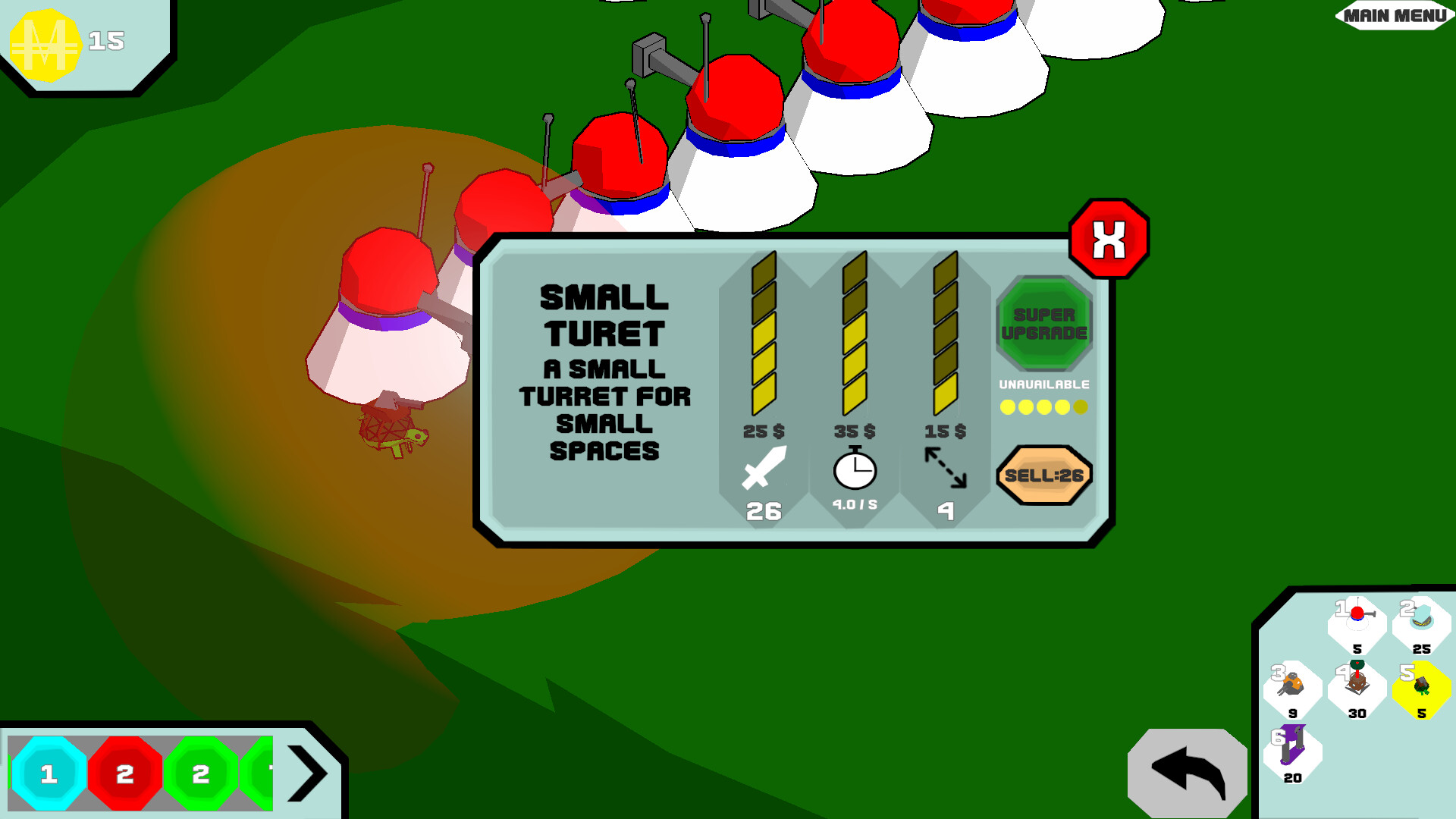Select turret 1 in the build panel
The image size is (1456, 819).
(x=1356, y=620)
